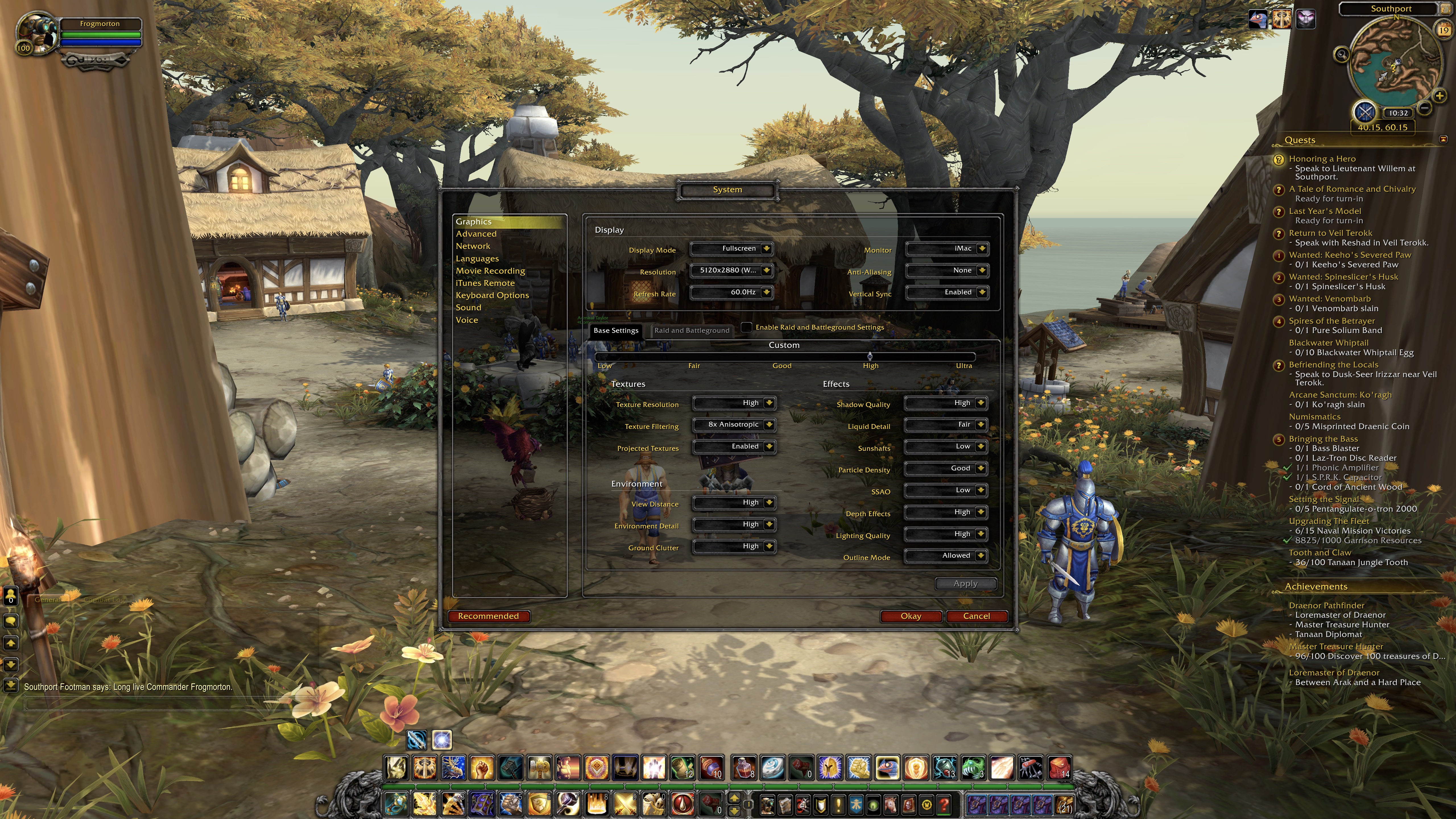
Task: Open the Advanced settings section
Action: pyautogui.click(x=476, y=234)
